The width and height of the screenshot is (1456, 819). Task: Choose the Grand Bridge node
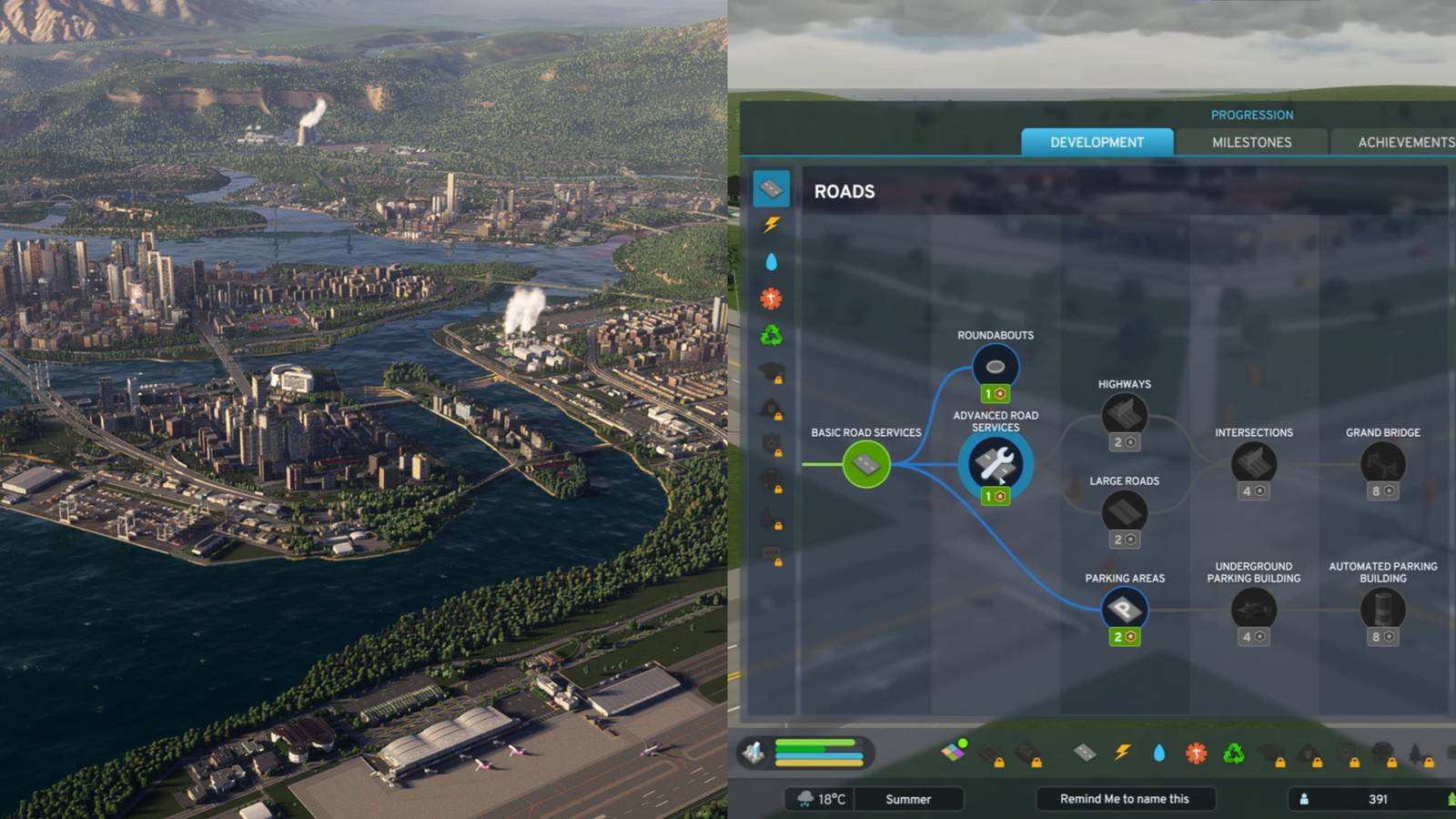coord(1382,463)
